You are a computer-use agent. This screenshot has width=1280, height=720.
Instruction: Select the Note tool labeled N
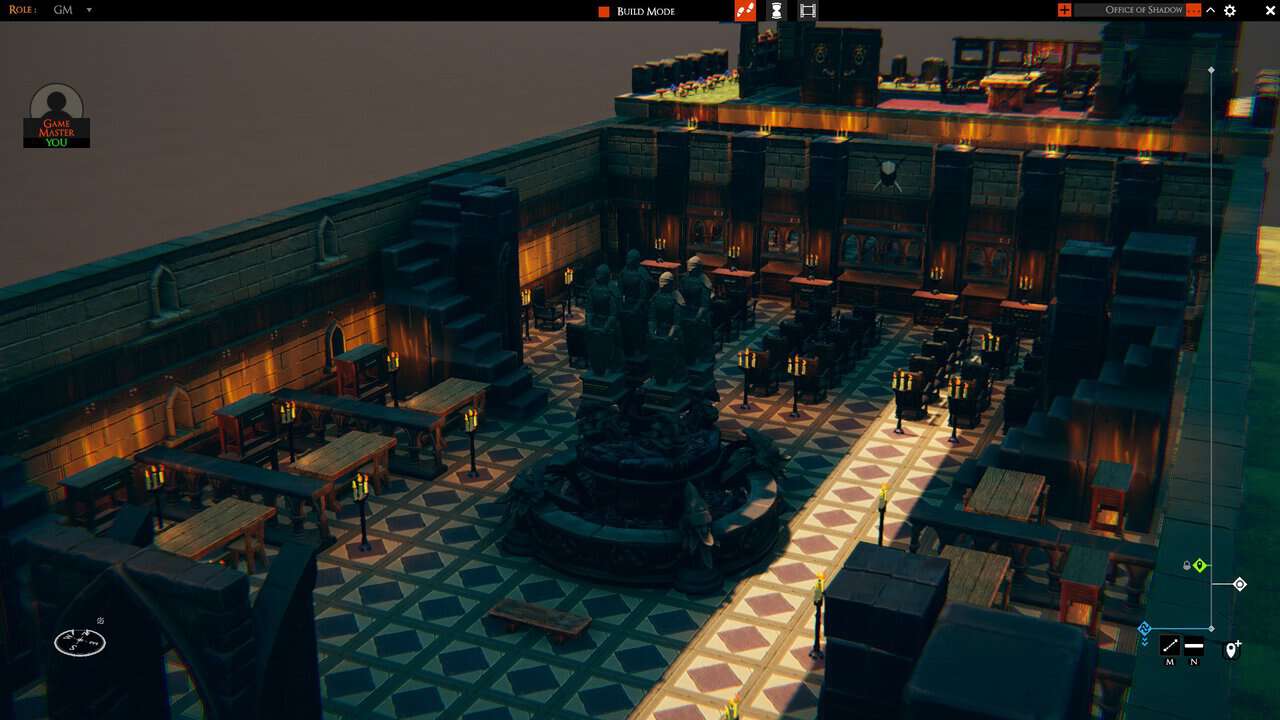[1194, 647]
